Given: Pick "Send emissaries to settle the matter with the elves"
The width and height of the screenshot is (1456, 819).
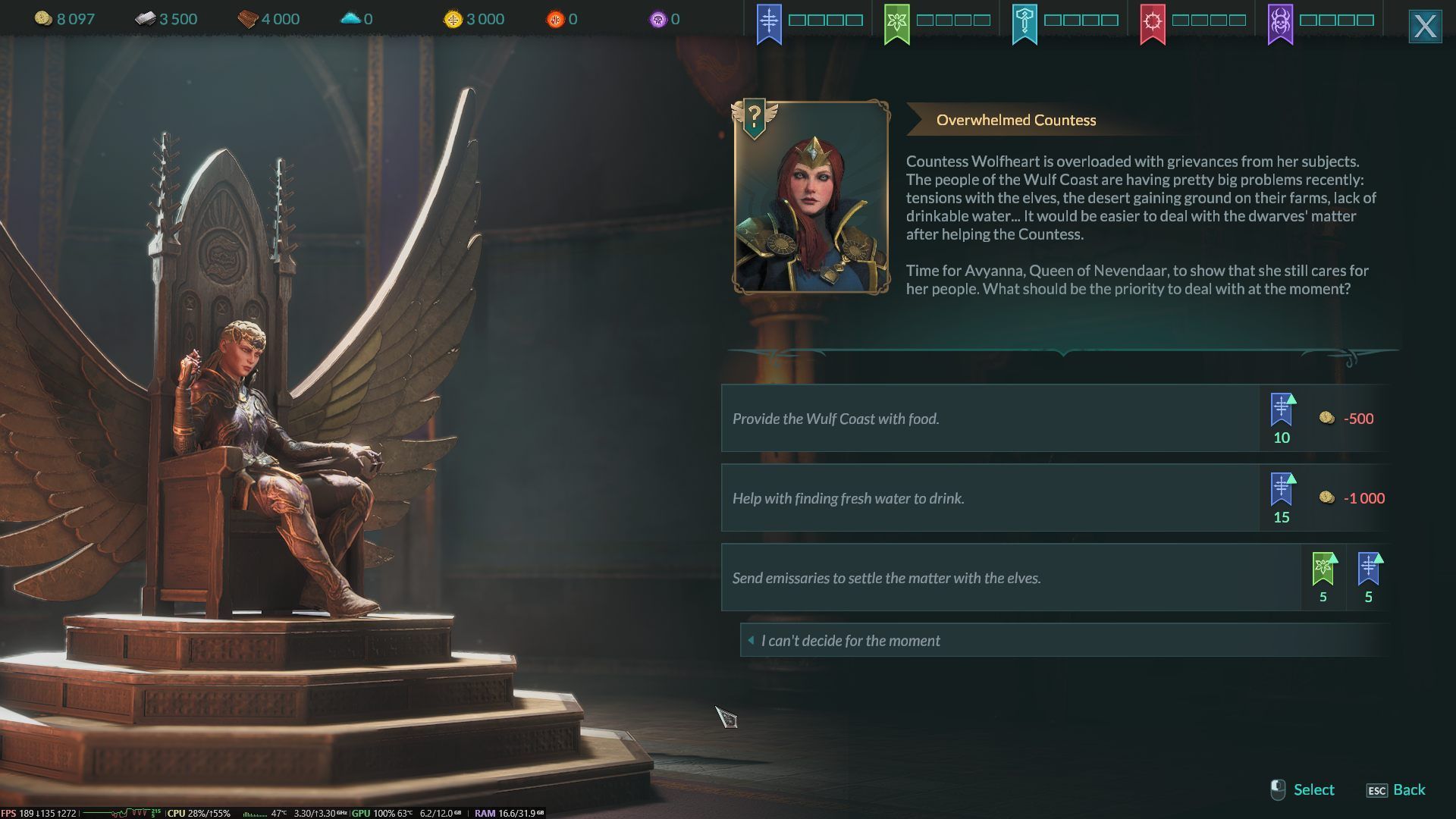Looking at the screenshot, I should (1010, 578).
